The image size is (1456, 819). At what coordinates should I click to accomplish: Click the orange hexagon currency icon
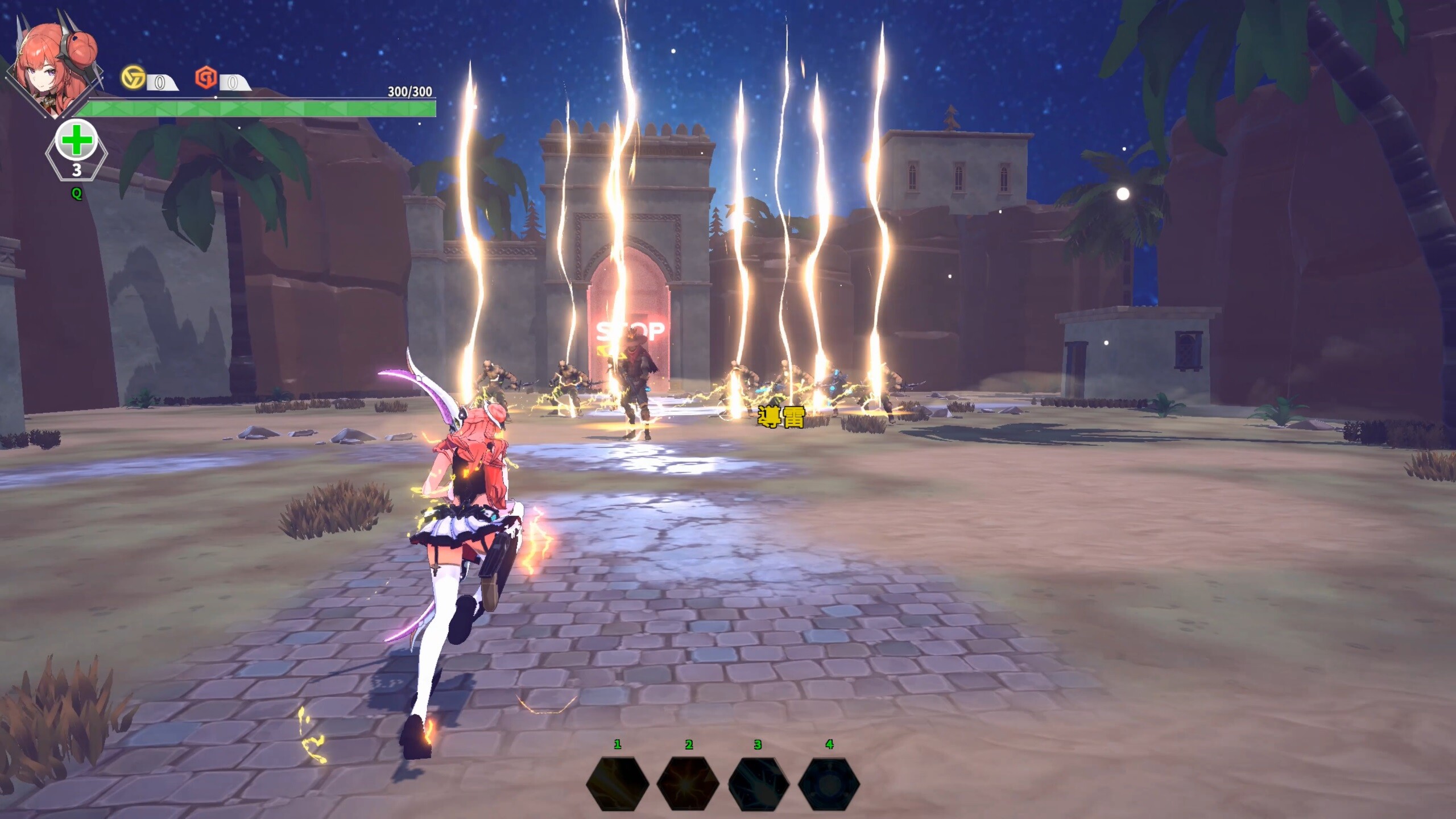click(x=206, y=78)
